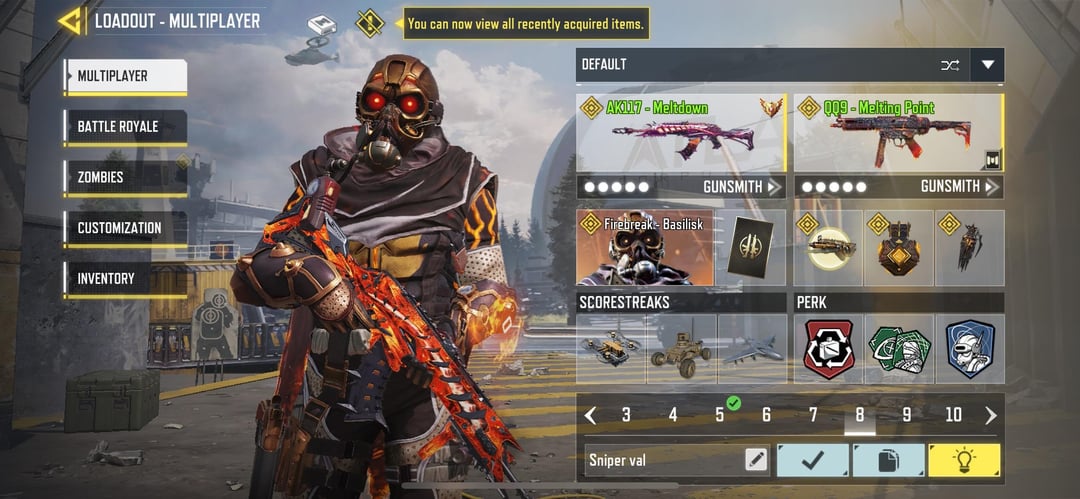
Task: Choose loadout slot number 5
Action: (x=720, y=415)
